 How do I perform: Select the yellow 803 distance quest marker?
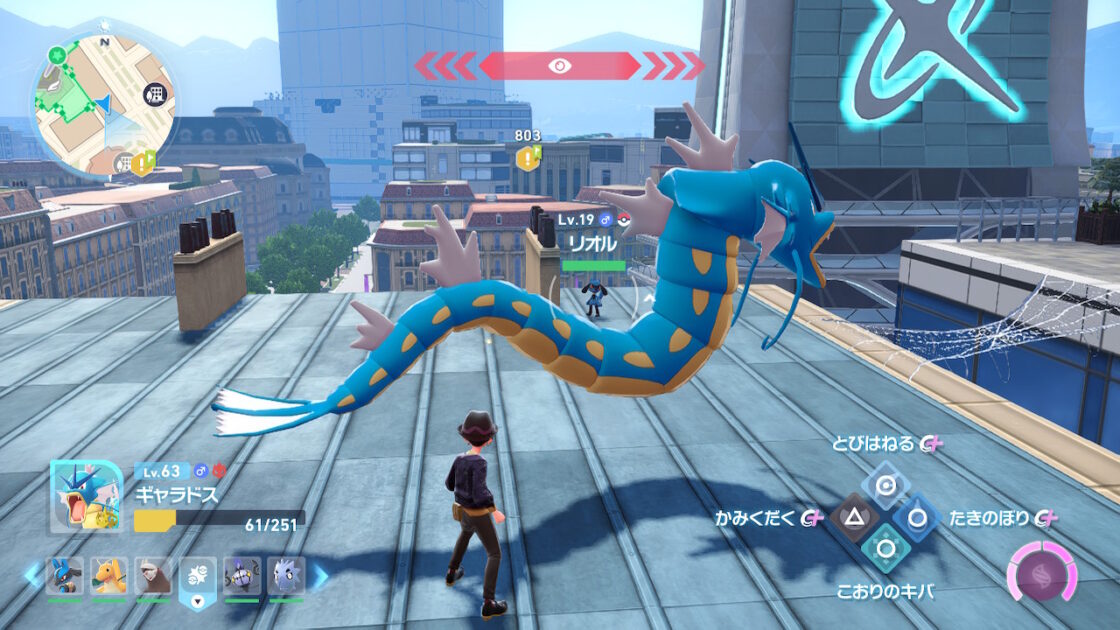(527, 157)
